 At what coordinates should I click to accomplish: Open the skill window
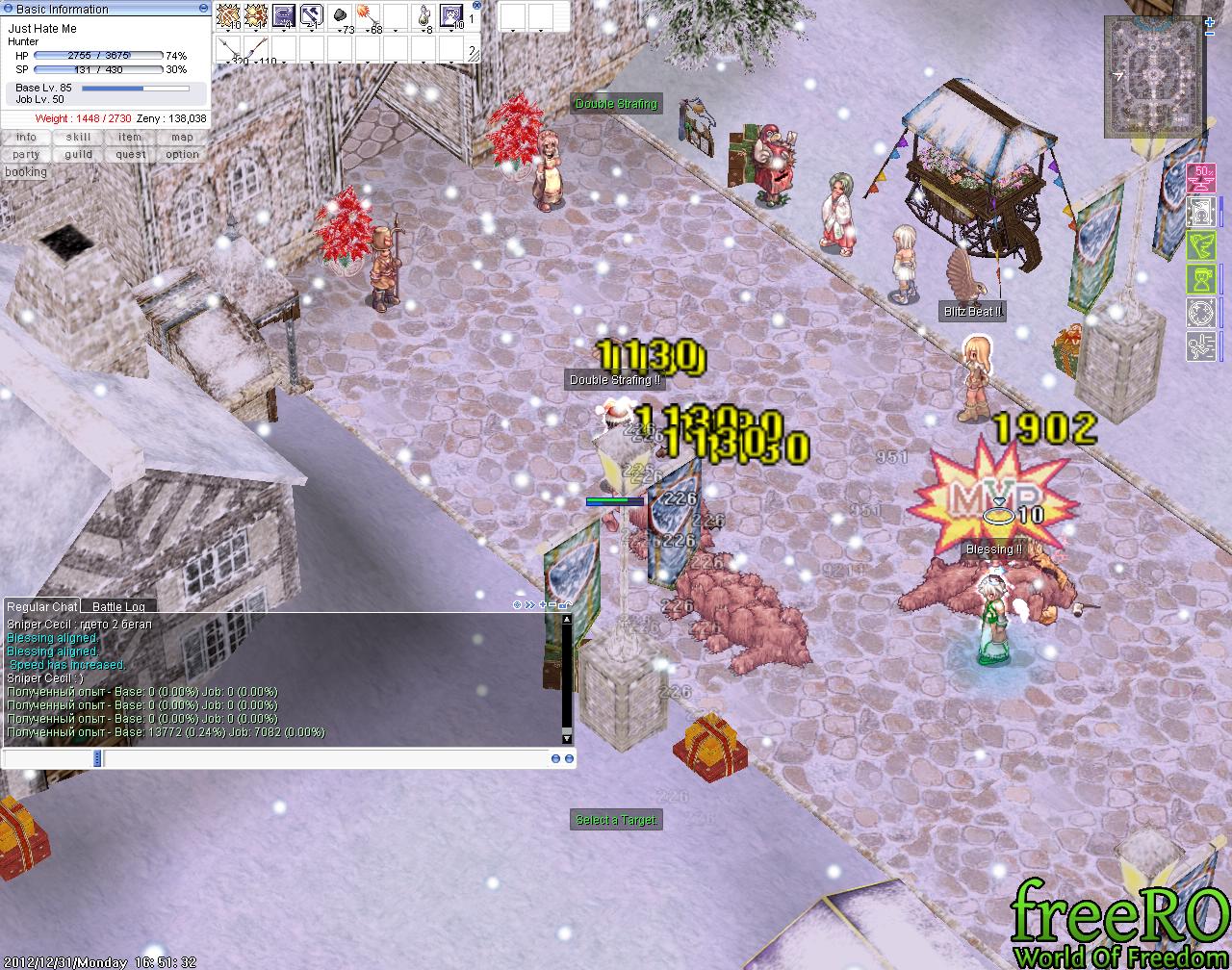pos(79,138)
